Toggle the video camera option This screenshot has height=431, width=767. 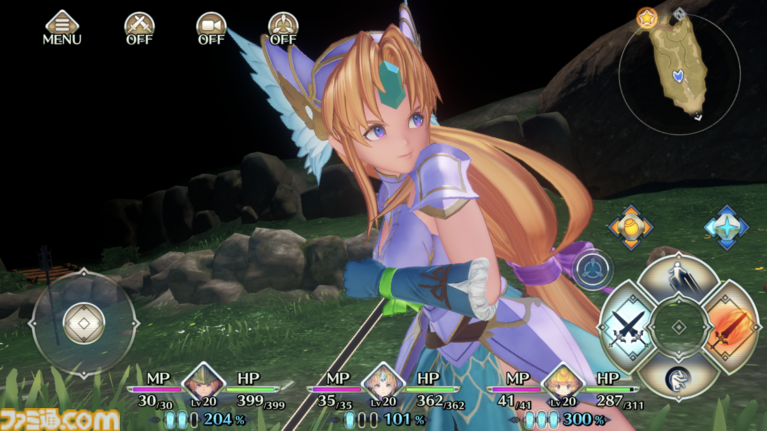211,26
